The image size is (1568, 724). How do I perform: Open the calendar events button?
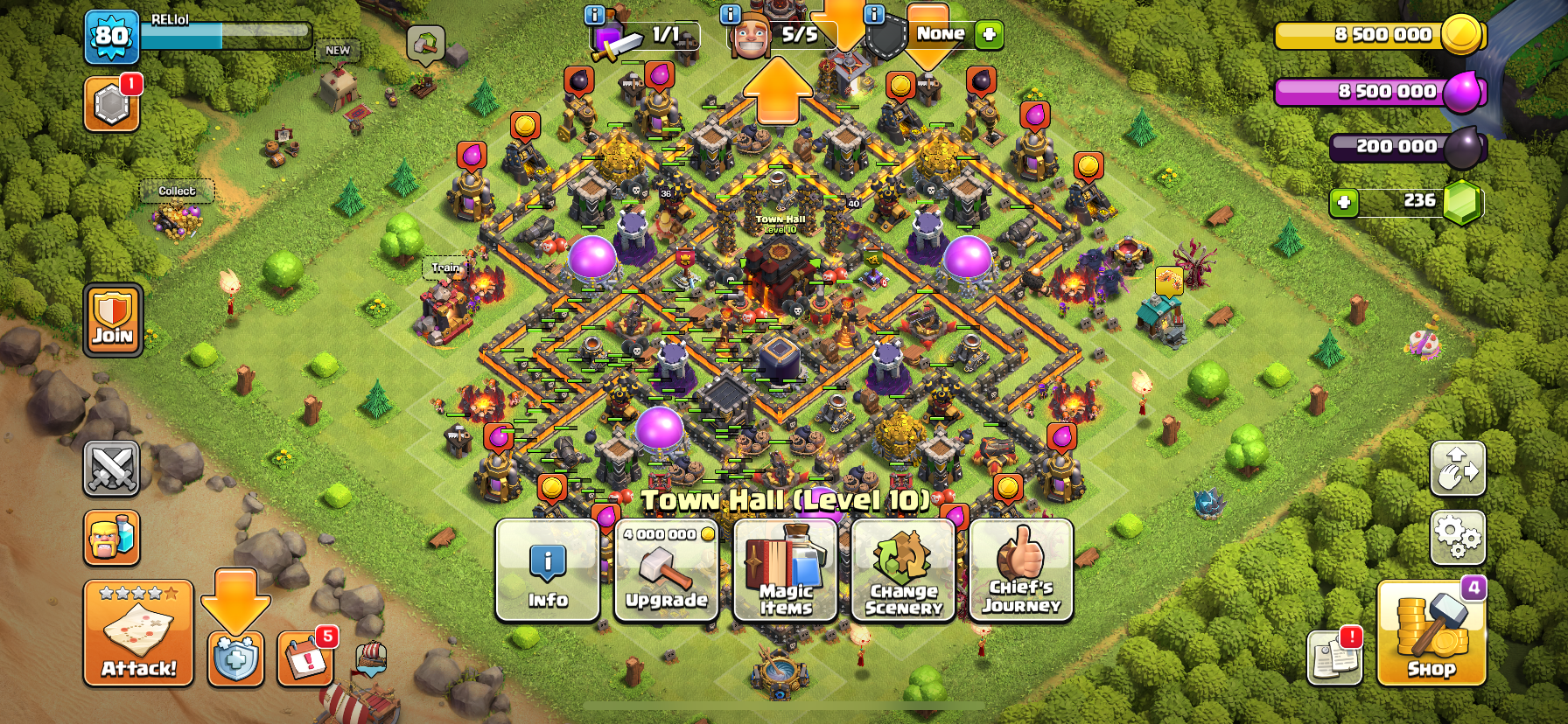coord(305,658)
